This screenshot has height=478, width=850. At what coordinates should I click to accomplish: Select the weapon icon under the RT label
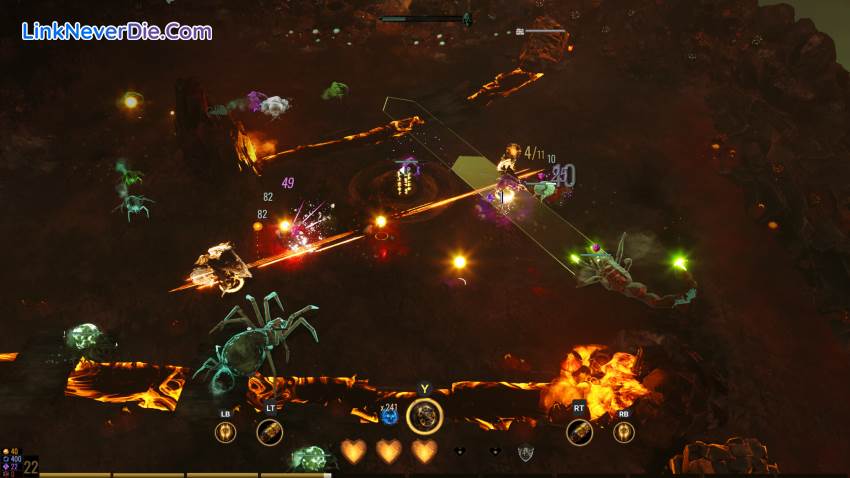[579, 432]
